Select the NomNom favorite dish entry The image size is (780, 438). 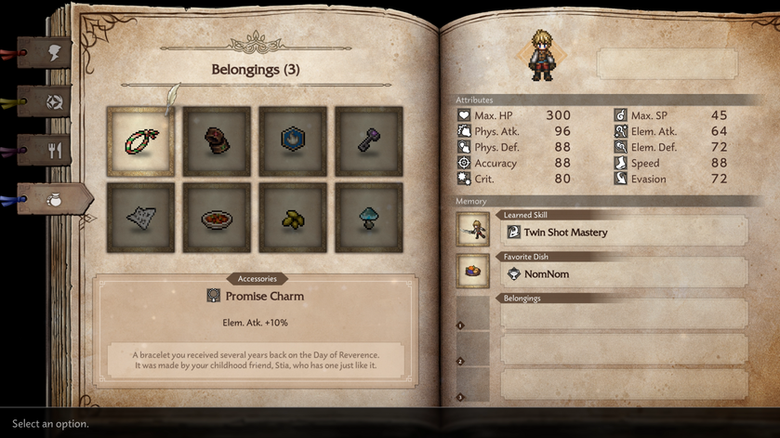click(621, 273)
